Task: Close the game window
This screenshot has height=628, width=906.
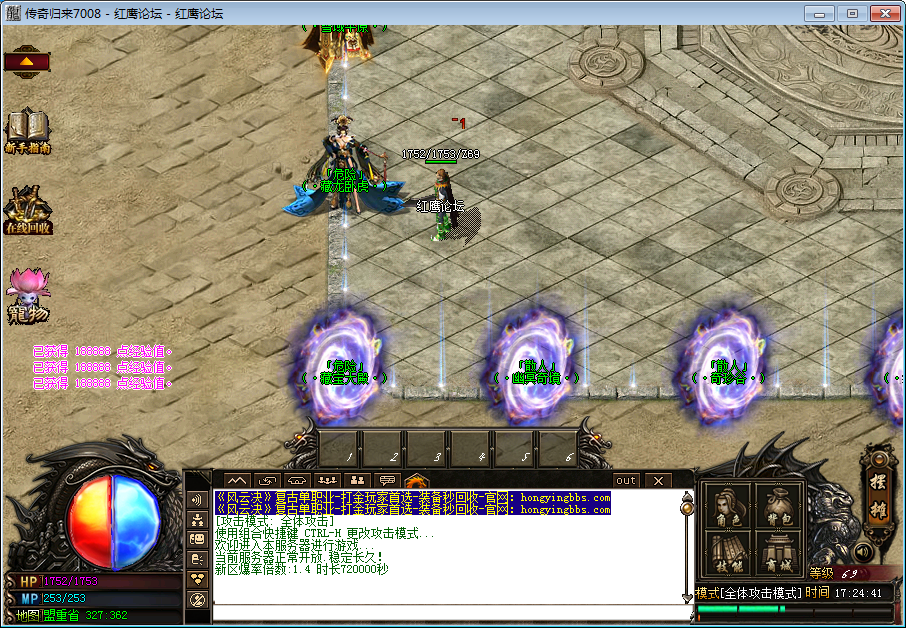Action: pyautogui.click(x=886, y=14)
